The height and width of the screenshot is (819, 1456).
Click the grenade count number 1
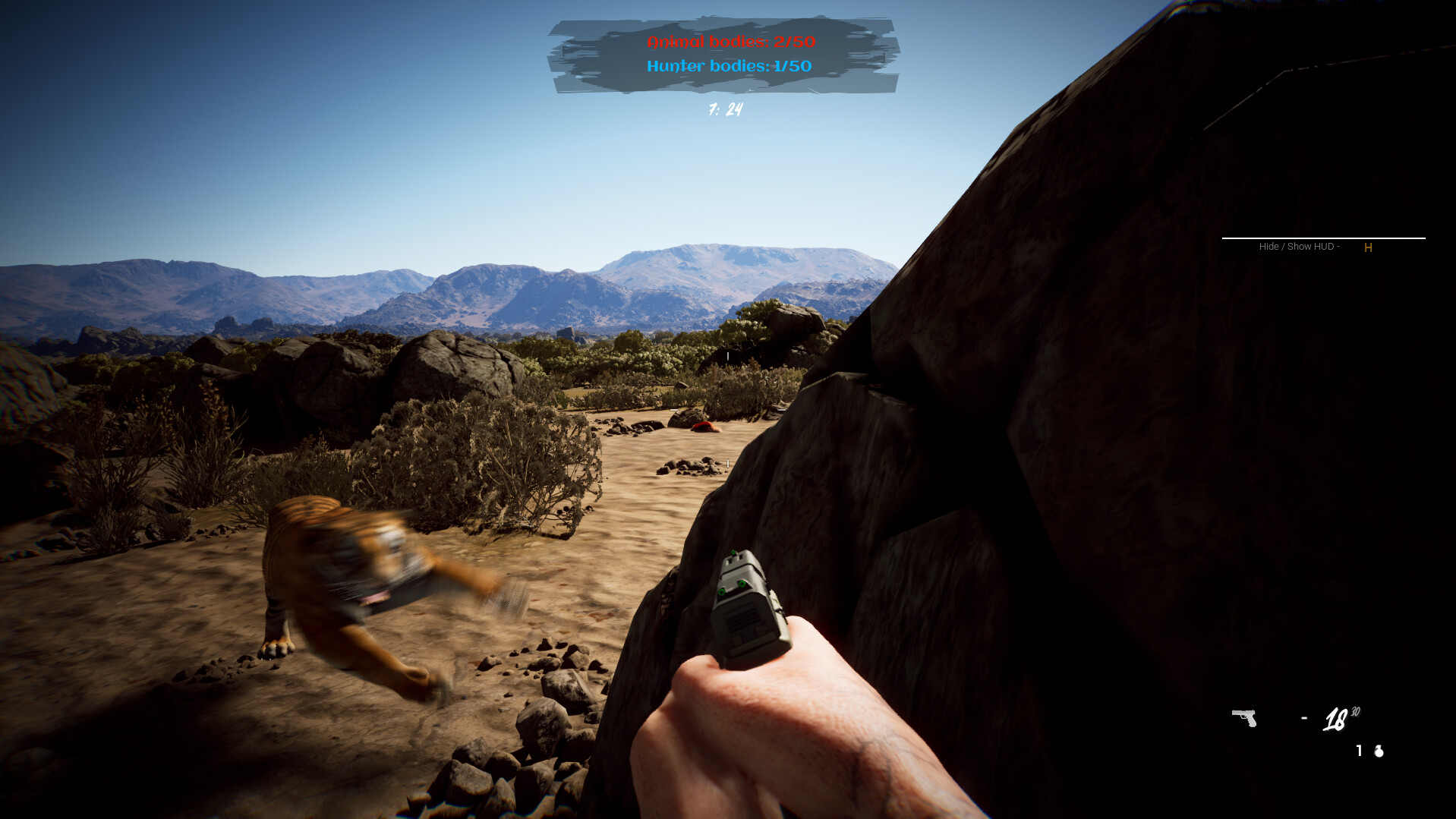(x=1360, y=751)
